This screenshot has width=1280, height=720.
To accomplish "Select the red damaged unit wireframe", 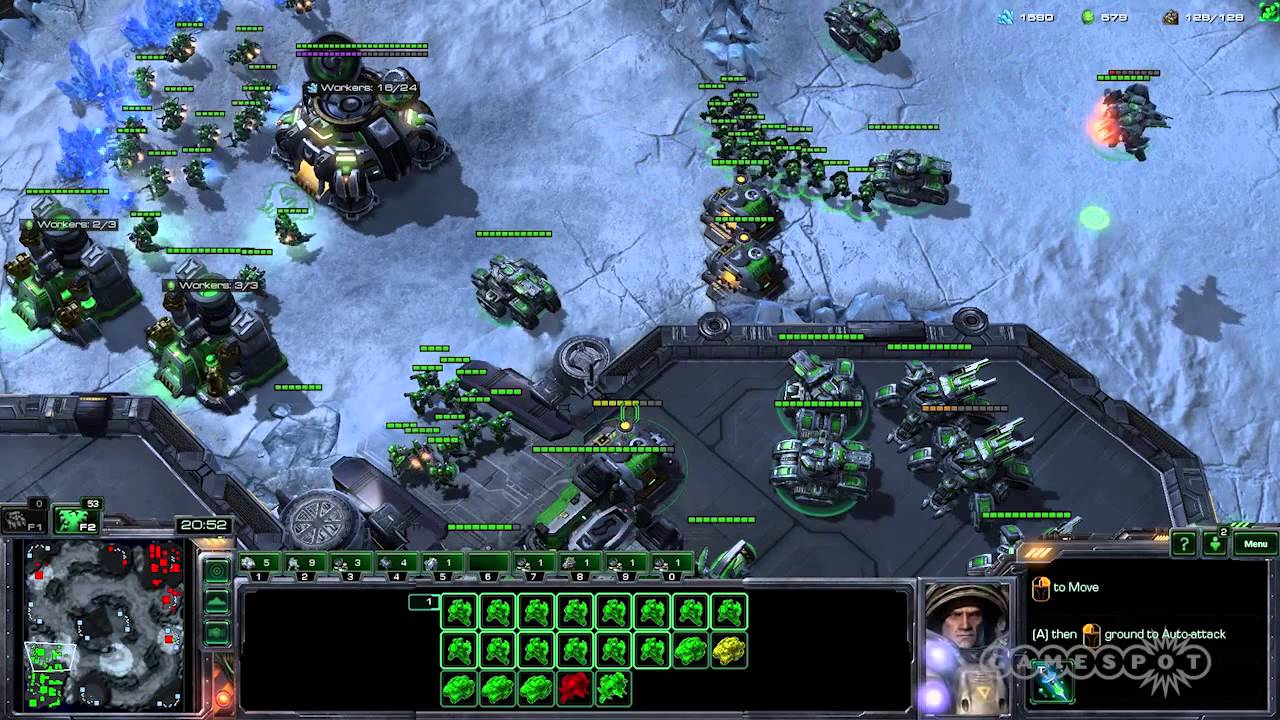I will coord(574,687).
